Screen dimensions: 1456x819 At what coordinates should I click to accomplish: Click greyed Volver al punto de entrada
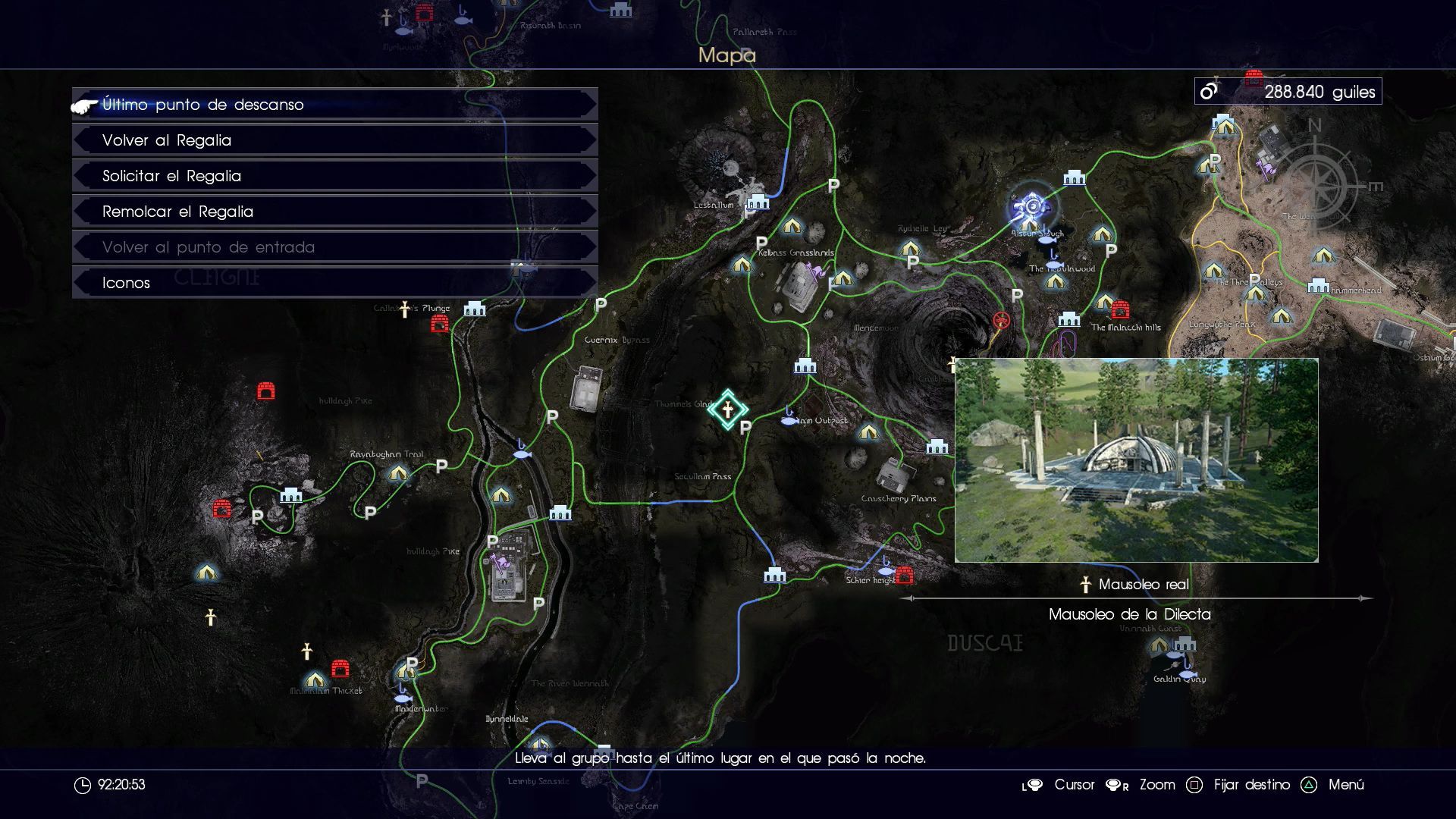(x=334, y=247)
